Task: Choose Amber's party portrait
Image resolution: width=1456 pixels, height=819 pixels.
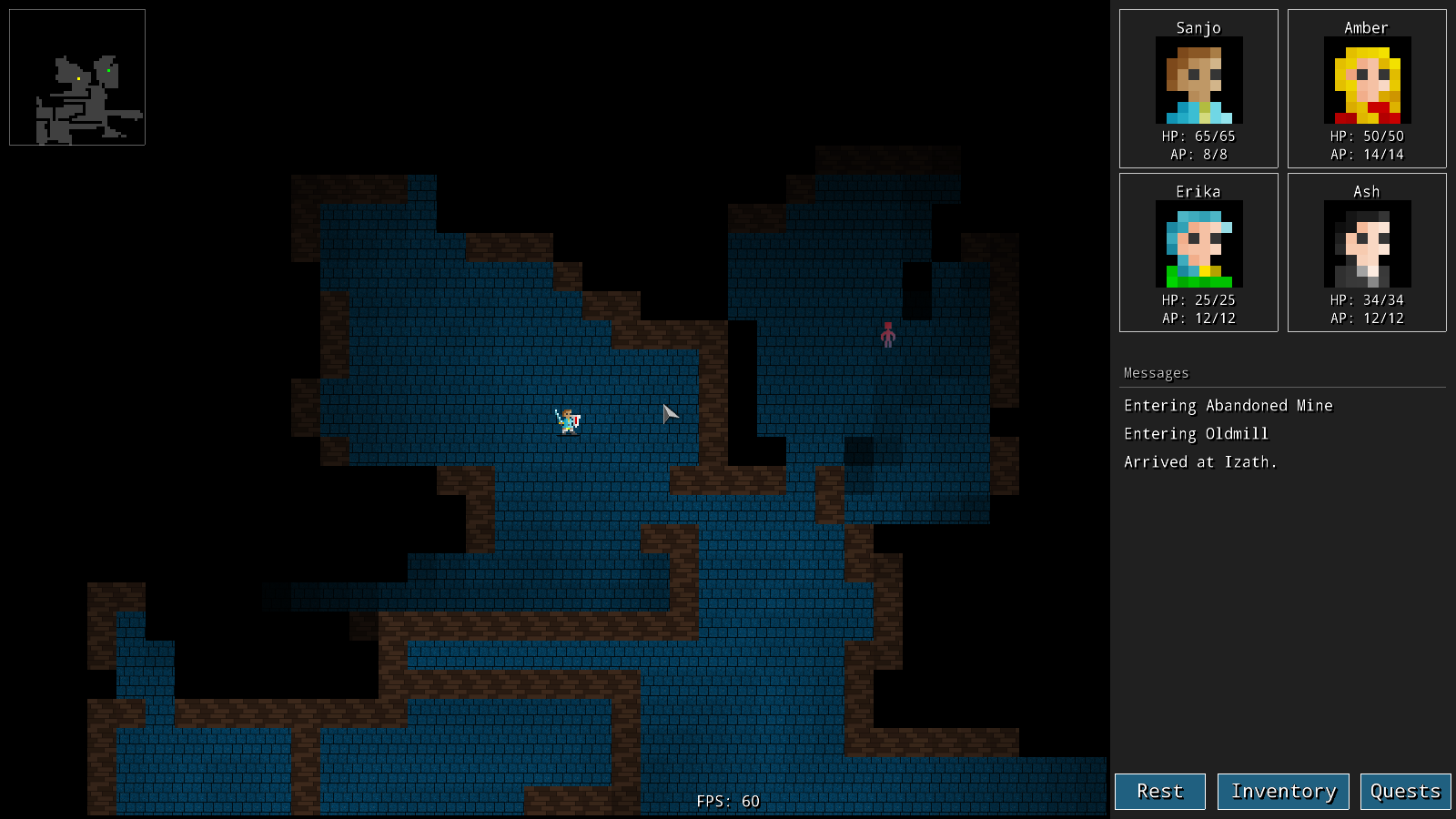Action: 1367,80
